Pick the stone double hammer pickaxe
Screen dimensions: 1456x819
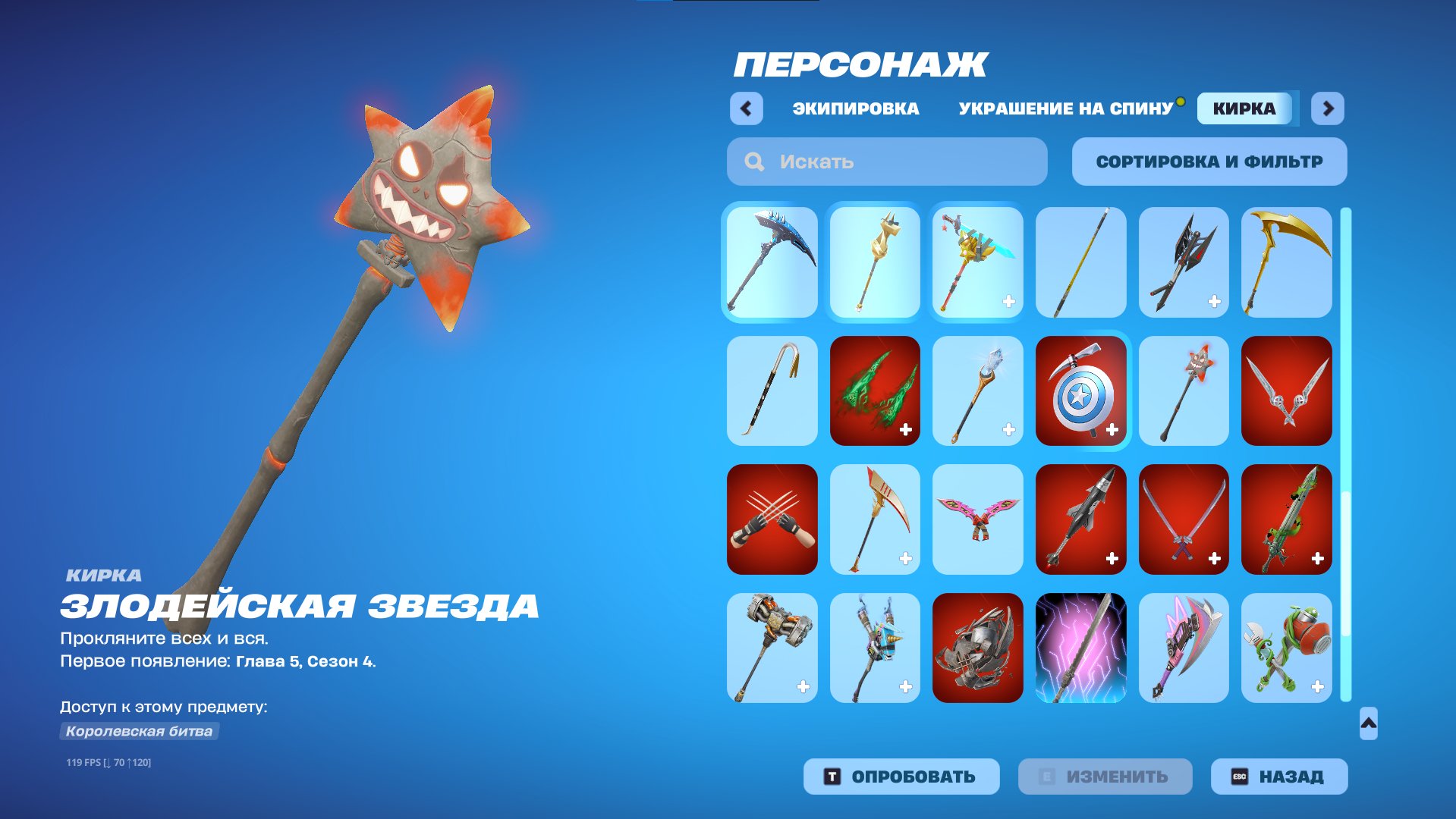(772, 648)
